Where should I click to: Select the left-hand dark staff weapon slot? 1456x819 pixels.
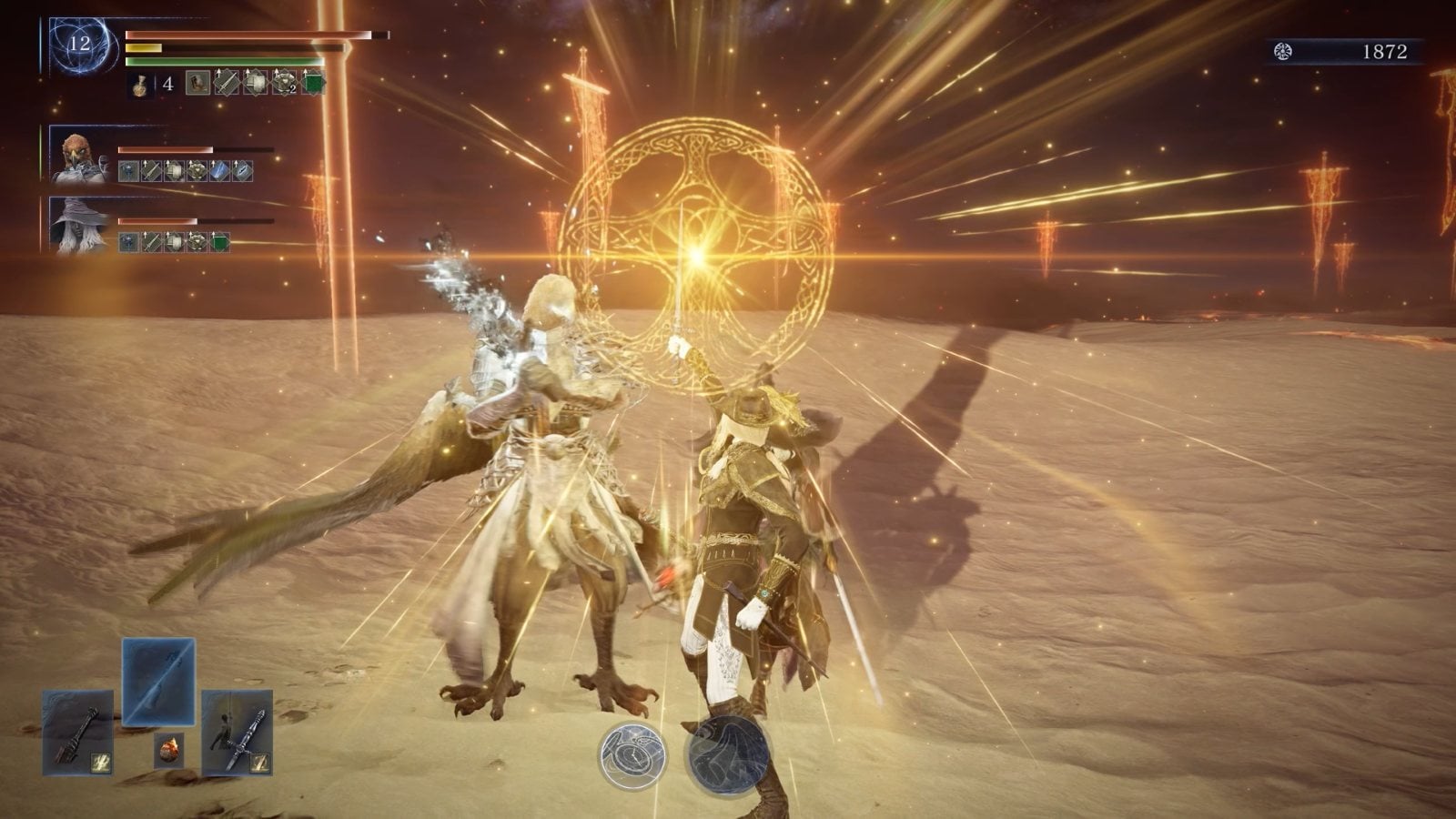(x=77, y=732)
